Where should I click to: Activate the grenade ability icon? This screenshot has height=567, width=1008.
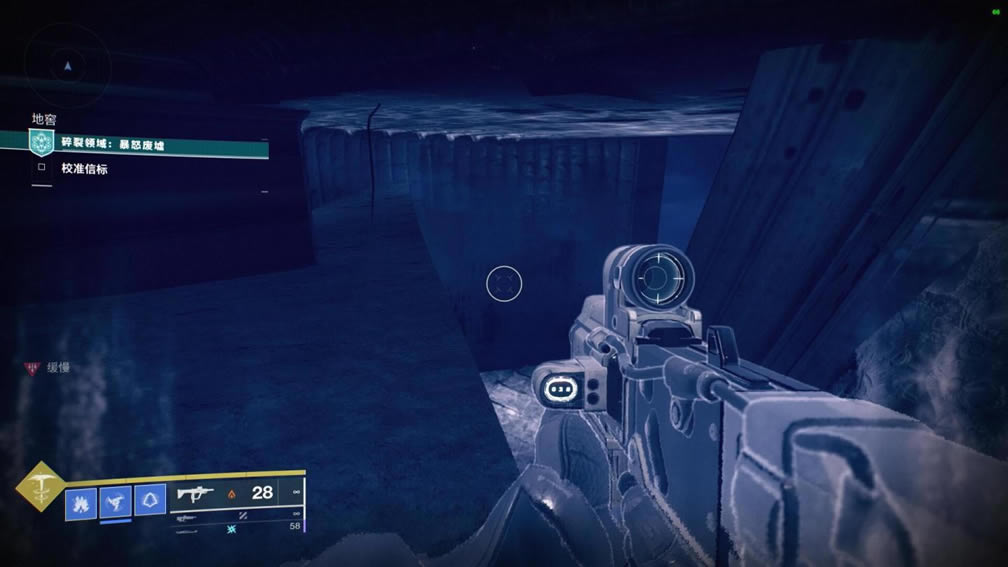81,500
